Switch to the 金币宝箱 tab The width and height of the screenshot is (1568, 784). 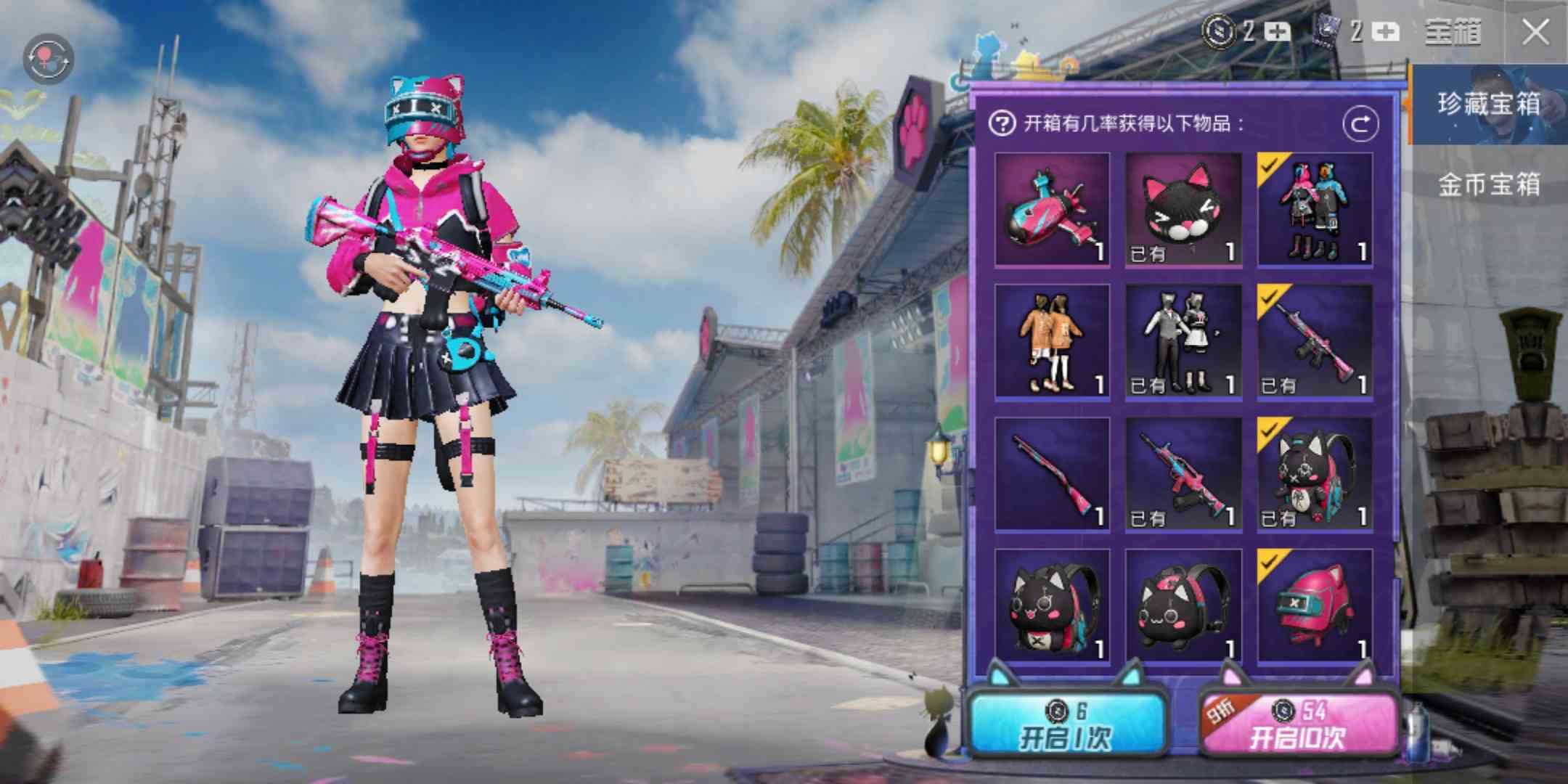point(1488,184)
